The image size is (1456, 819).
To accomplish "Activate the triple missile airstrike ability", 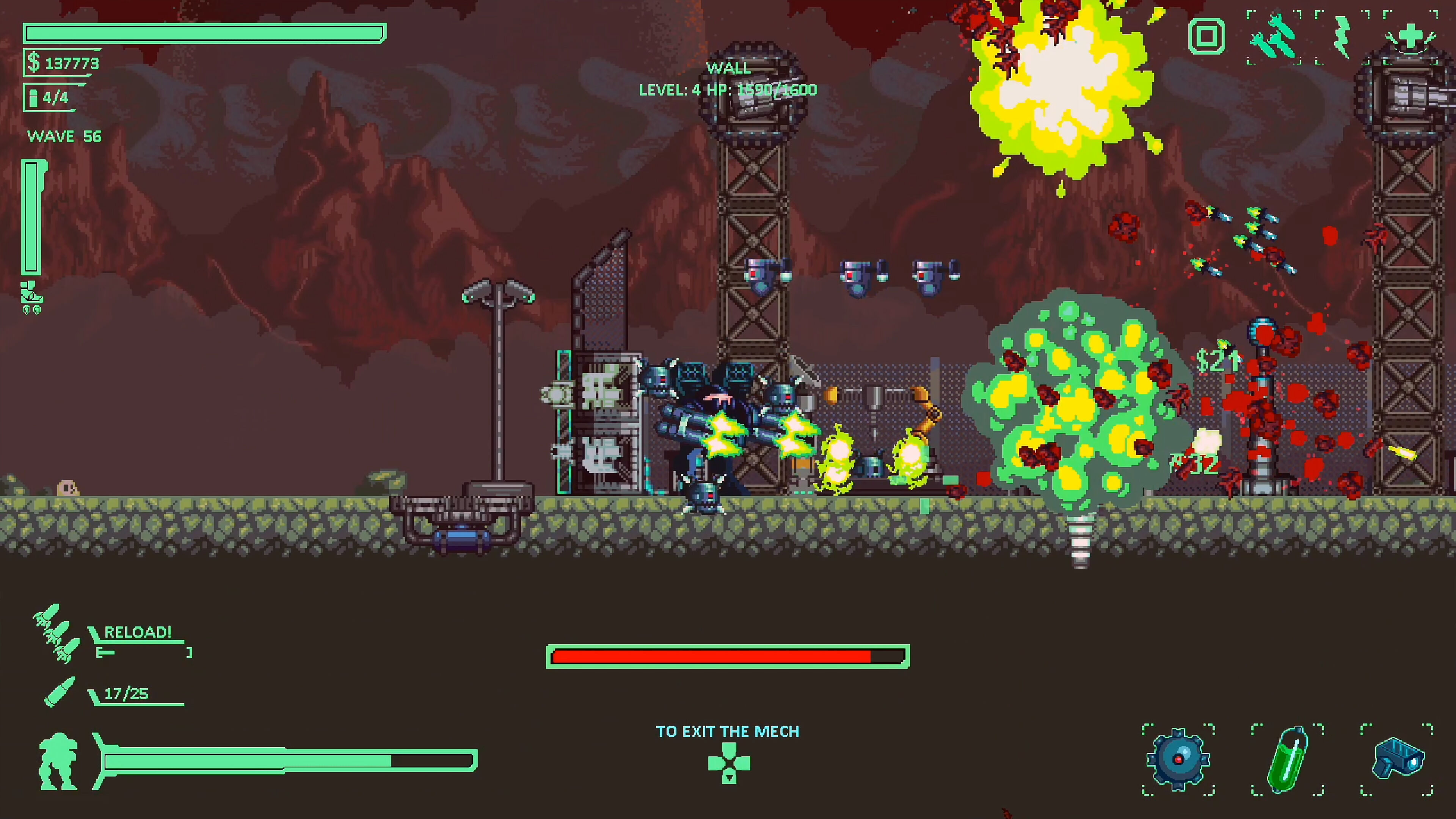I will 1274,37.
